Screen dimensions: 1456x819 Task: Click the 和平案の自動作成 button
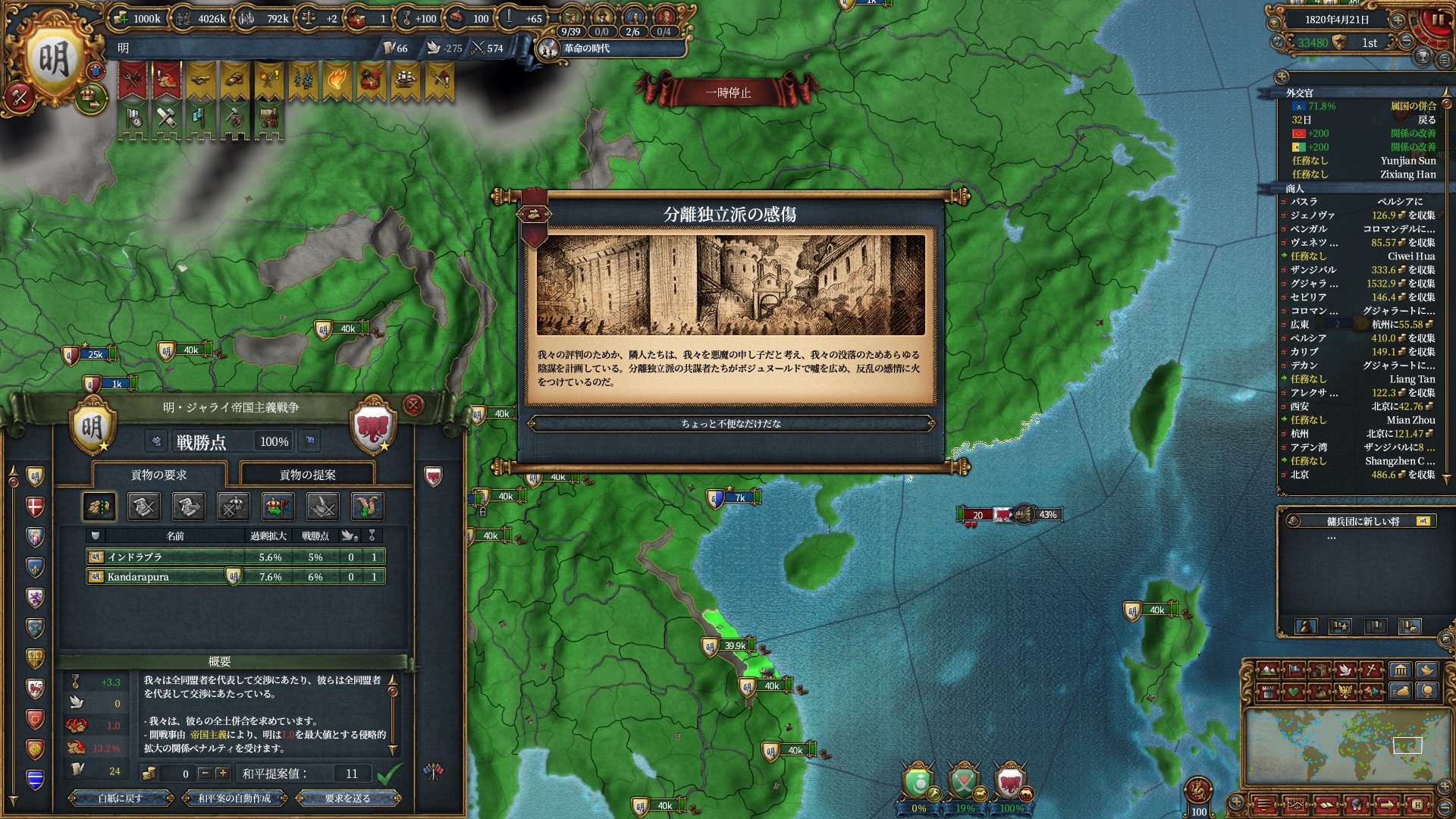pyautogui.click(x=234, y=798)
